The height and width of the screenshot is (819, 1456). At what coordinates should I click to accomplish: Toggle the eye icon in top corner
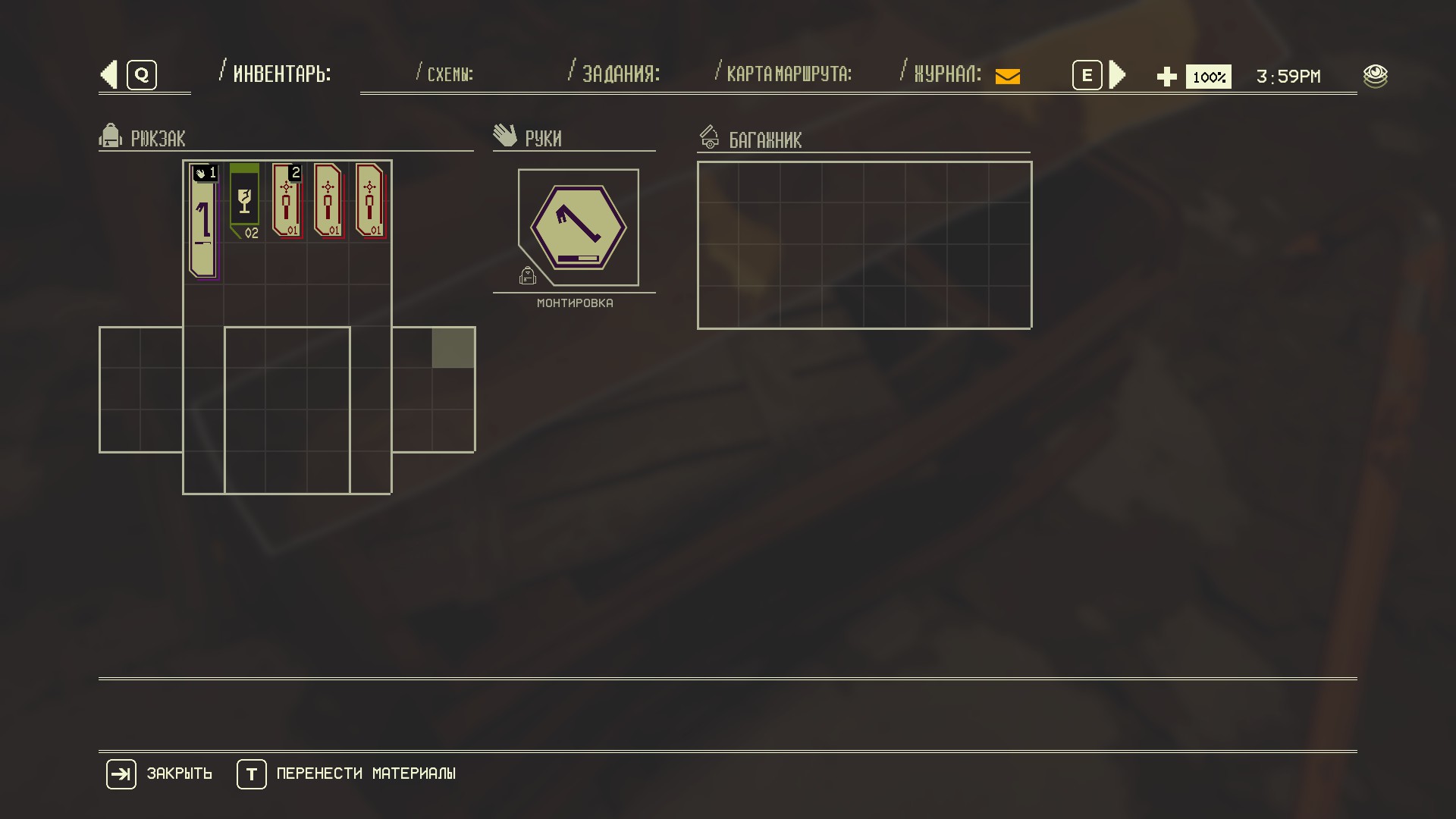point(1375,76)
